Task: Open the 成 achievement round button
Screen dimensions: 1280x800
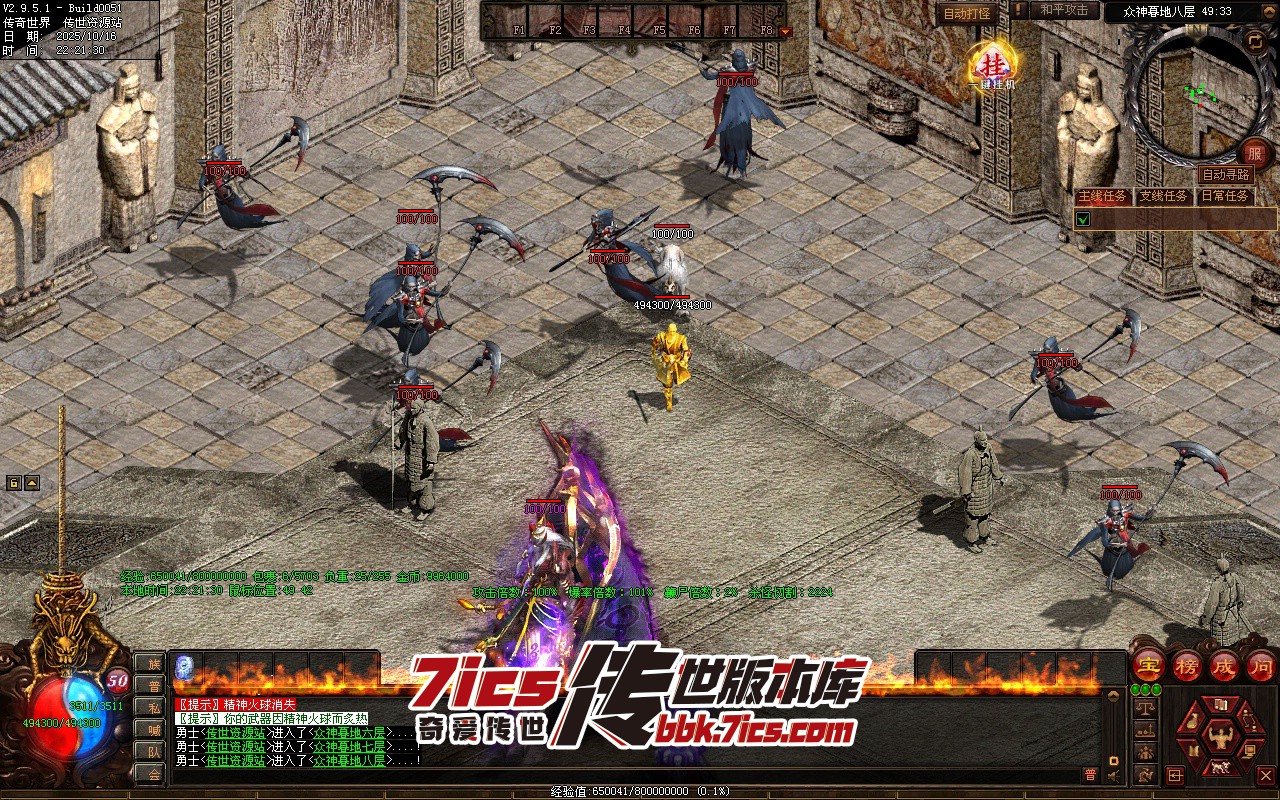Action: point(1224,665)
